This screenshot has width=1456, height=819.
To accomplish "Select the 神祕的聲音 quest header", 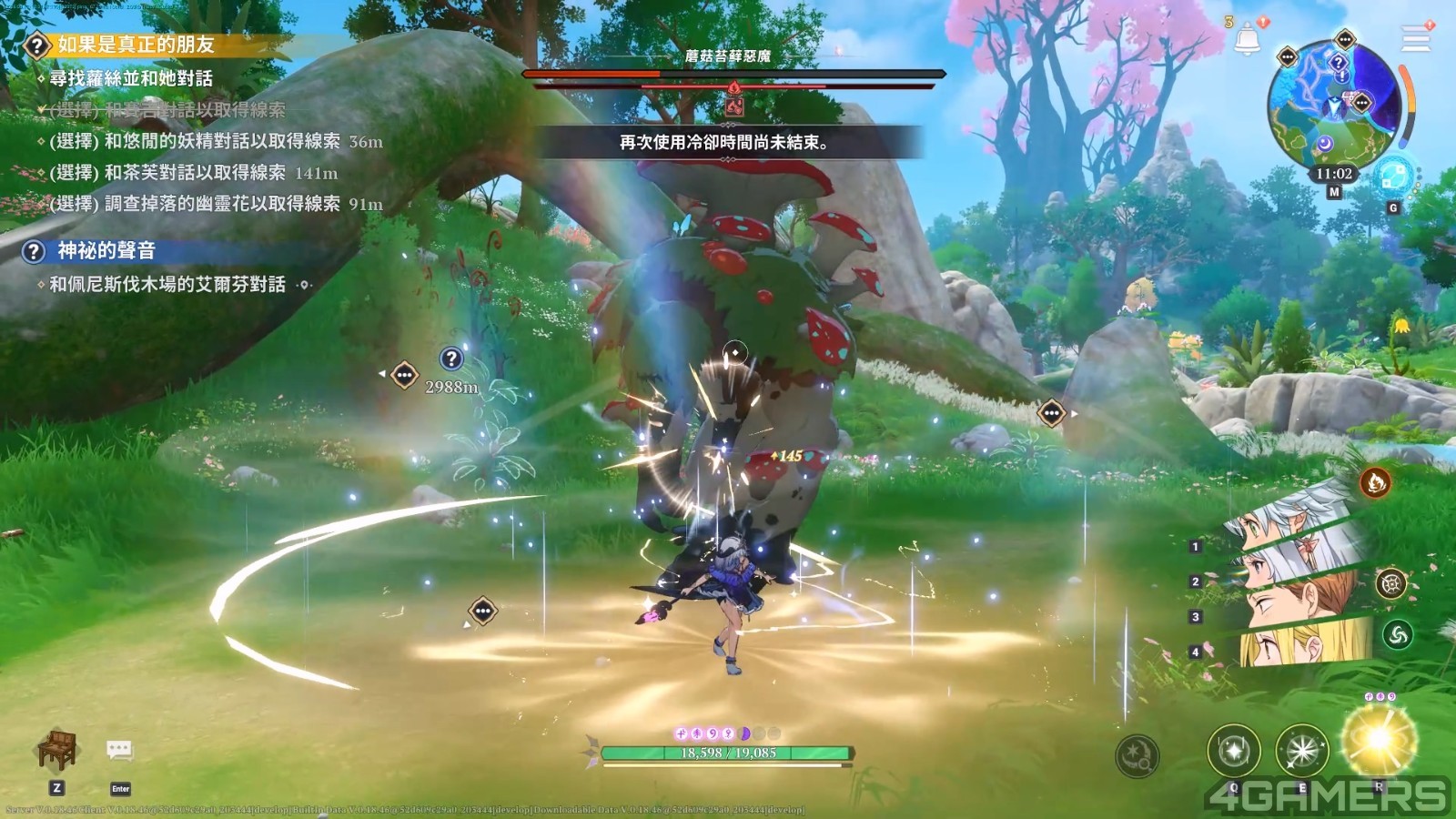I will (x=106, y=250).
